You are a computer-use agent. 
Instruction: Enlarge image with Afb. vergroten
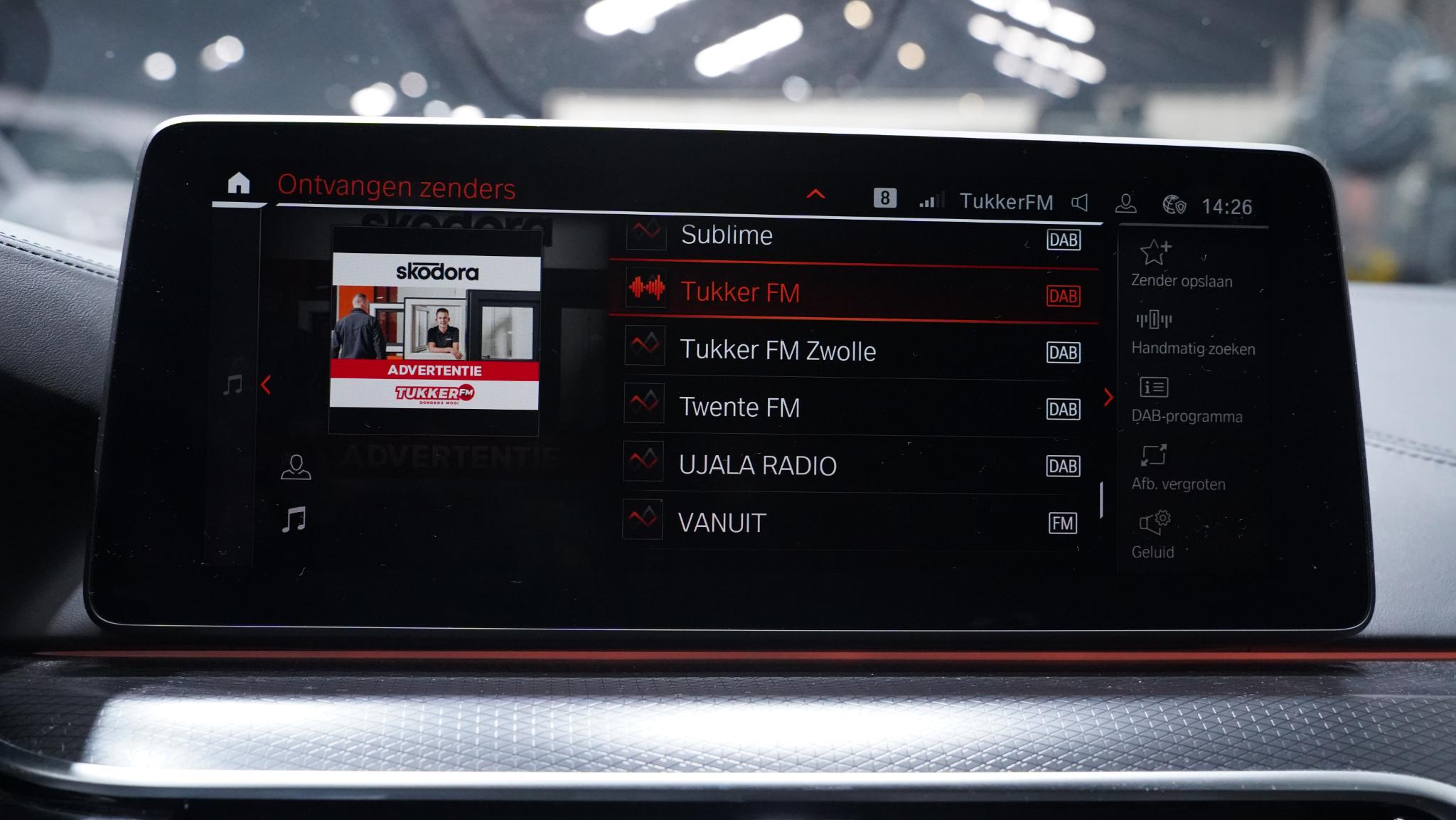pos(1177,467)
